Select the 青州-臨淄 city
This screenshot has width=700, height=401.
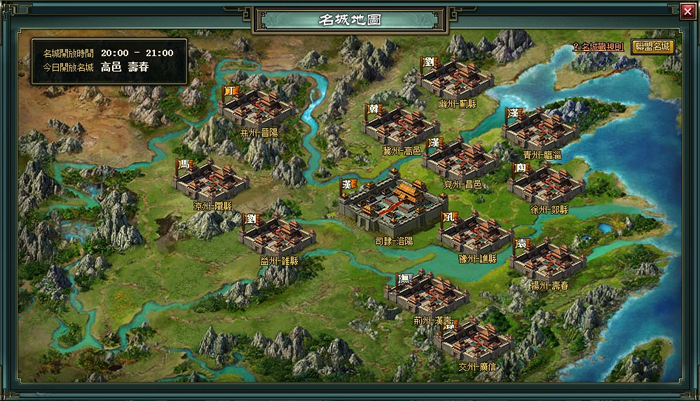coord(541,128)
